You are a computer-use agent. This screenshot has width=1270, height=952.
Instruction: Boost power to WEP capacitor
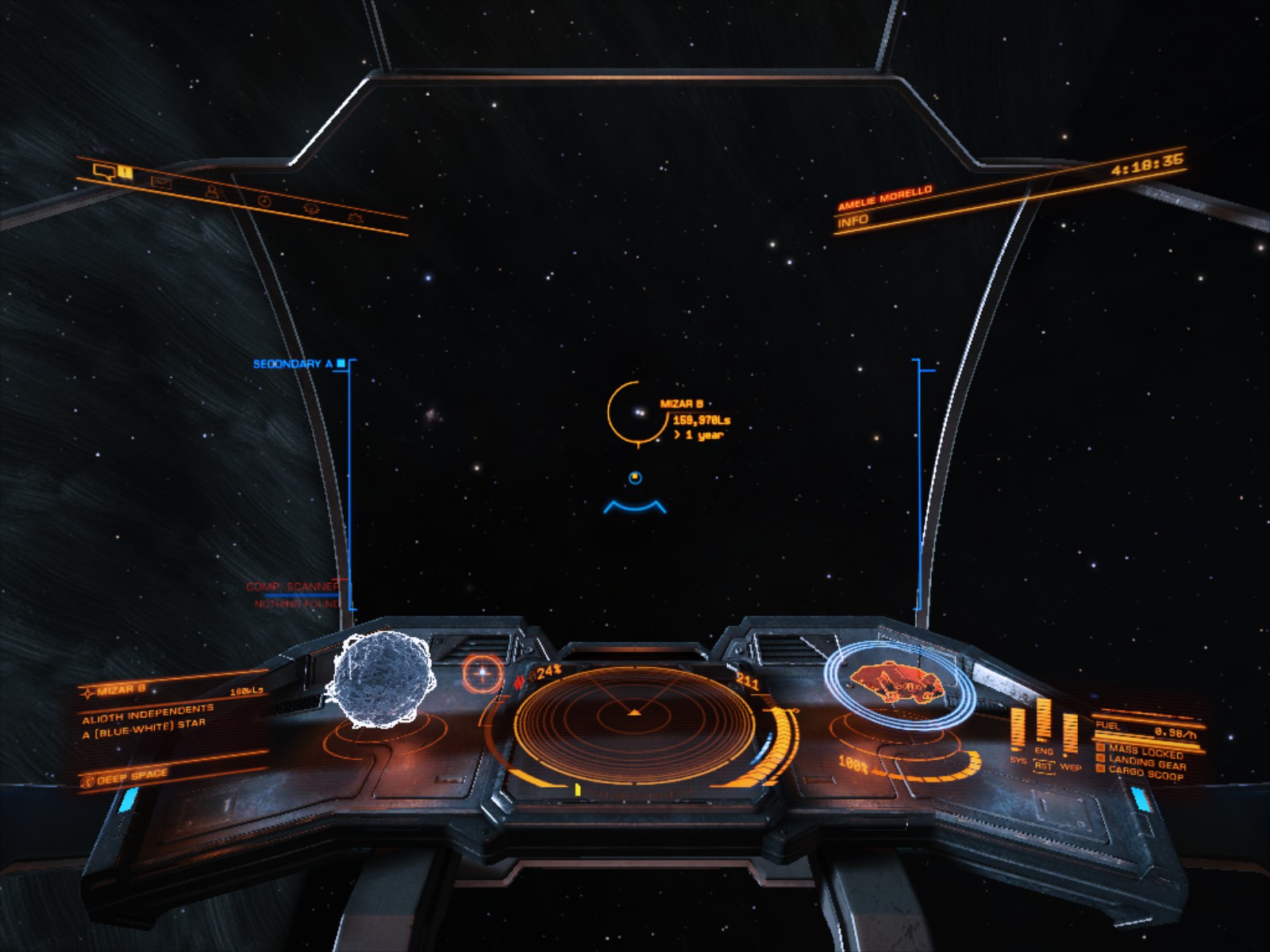[x=1070, y=766]
